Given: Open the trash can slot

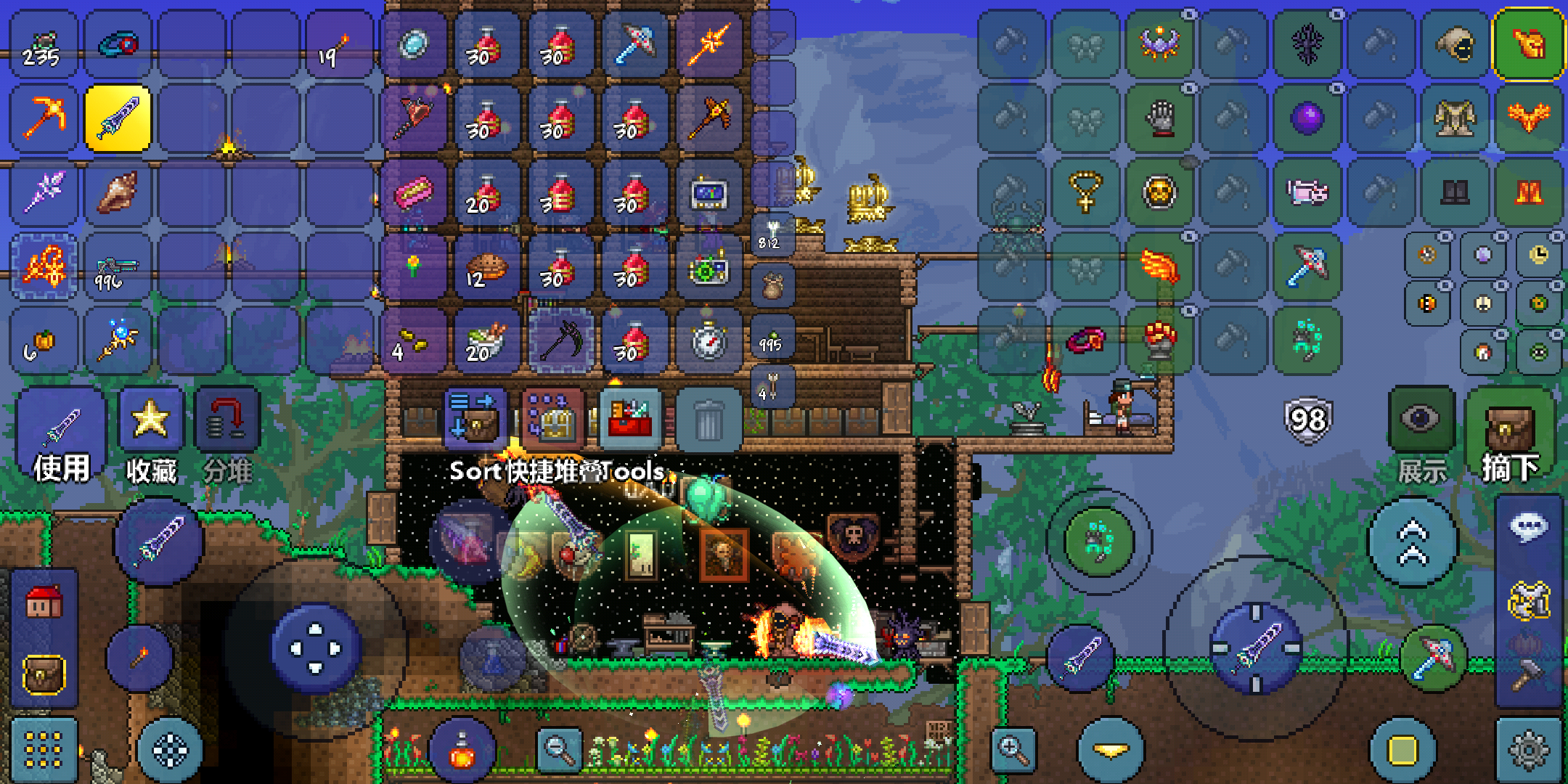Looking at the screenshot, I should click(x=709, y=420).
